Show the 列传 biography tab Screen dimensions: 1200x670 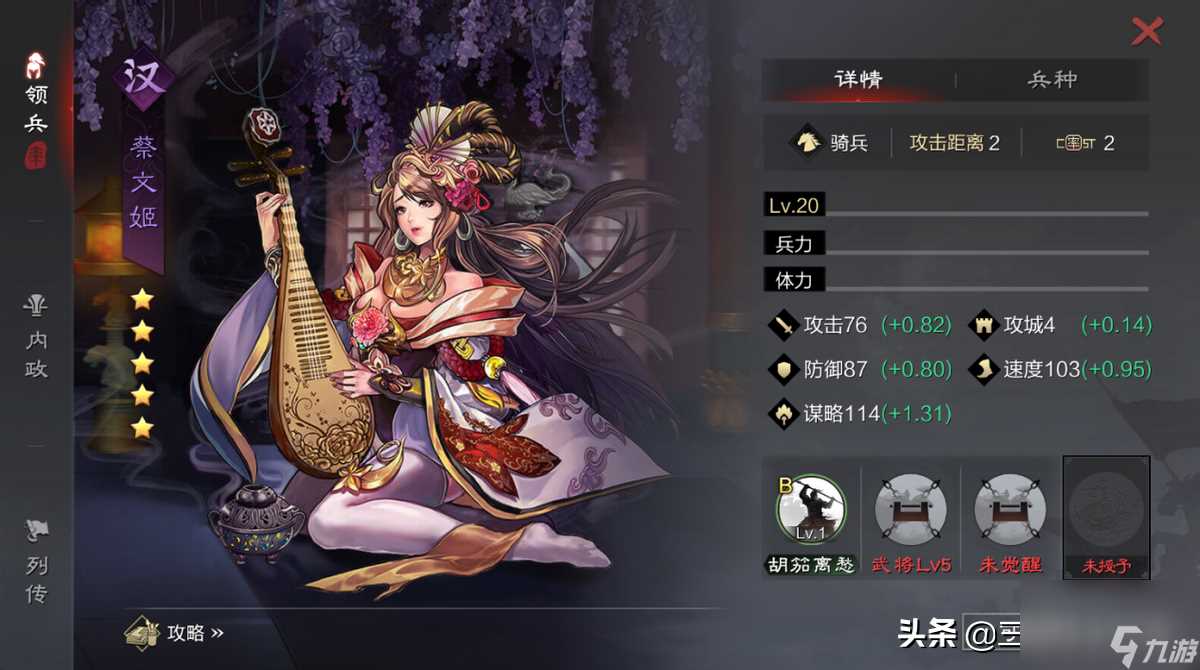37,565
